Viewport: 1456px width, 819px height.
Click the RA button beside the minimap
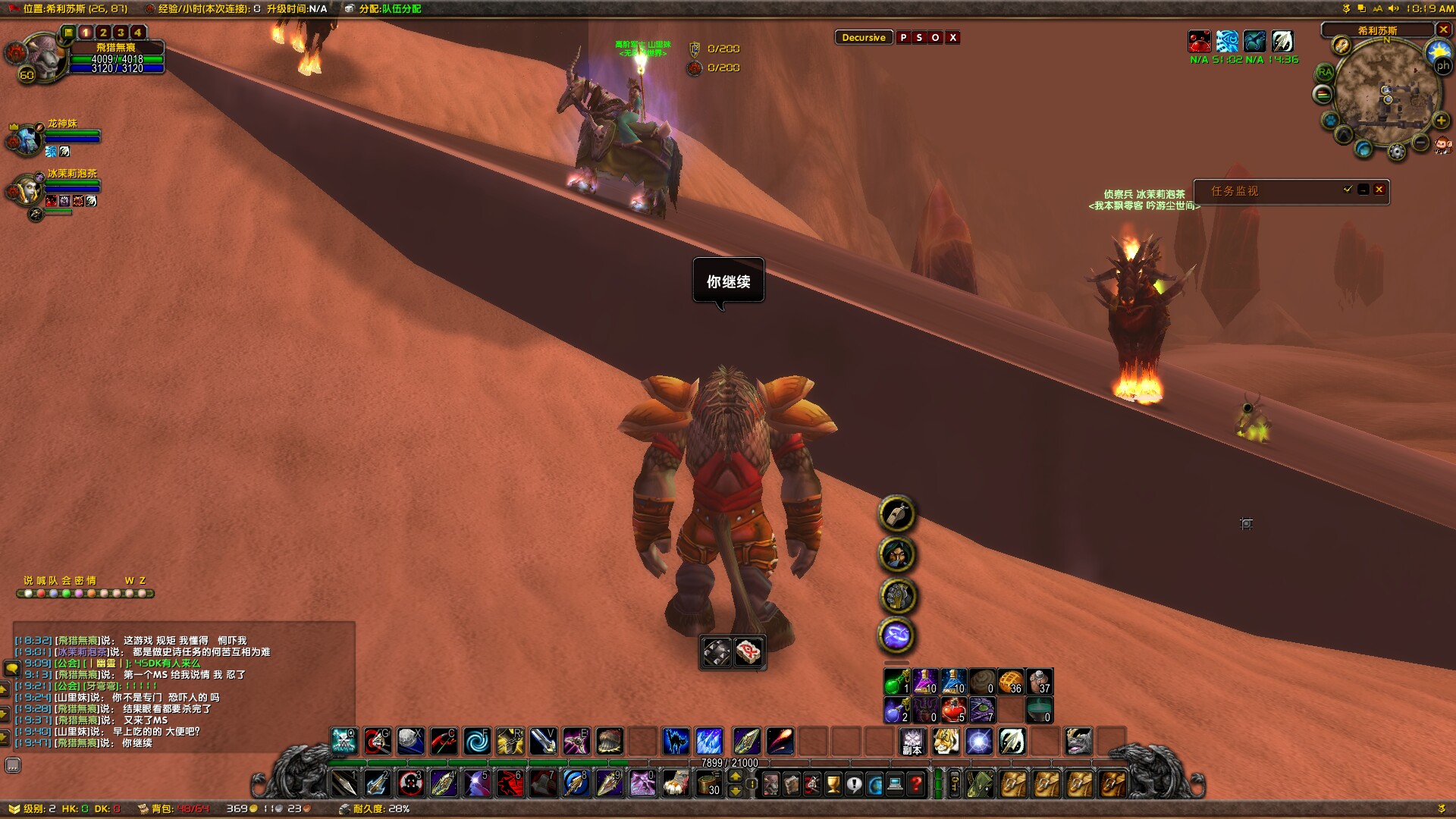[1325, 72]
